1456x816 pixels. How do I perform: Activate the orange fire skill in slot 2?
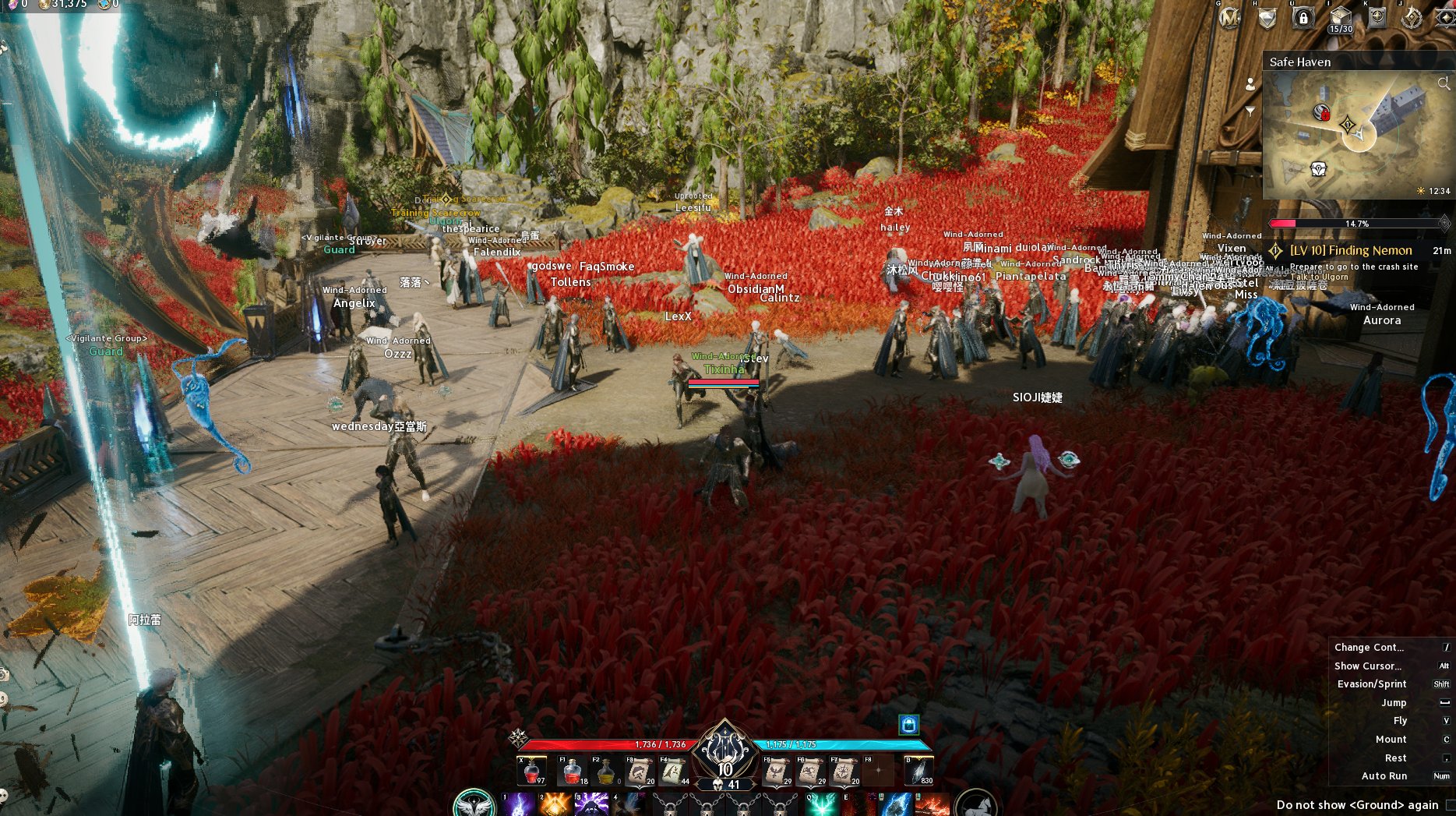pyautogui.click(x=555, y=805)
